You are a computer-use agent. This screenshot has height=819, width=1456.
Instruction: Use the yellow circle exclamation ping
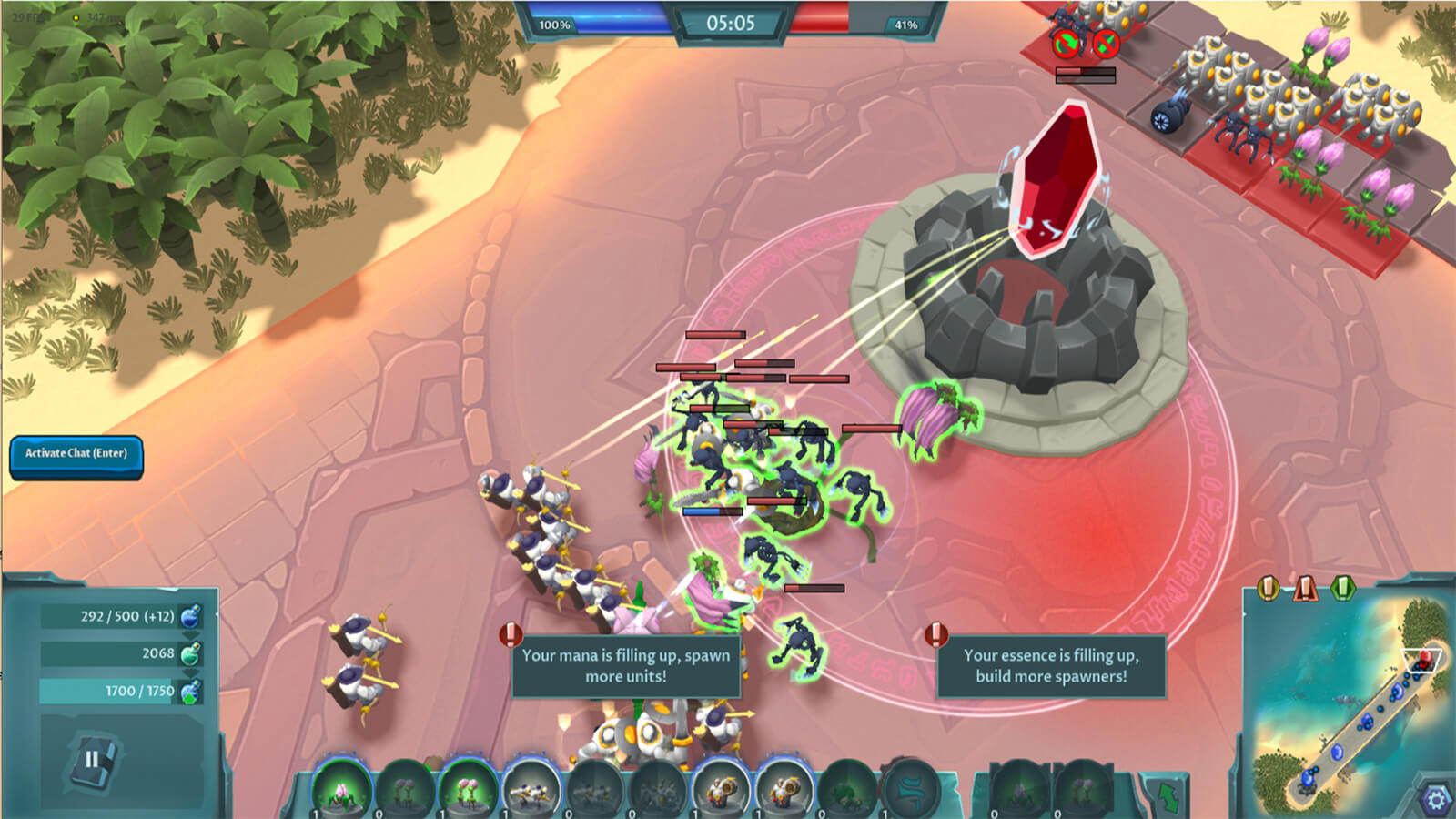(x=1268, y=589)
